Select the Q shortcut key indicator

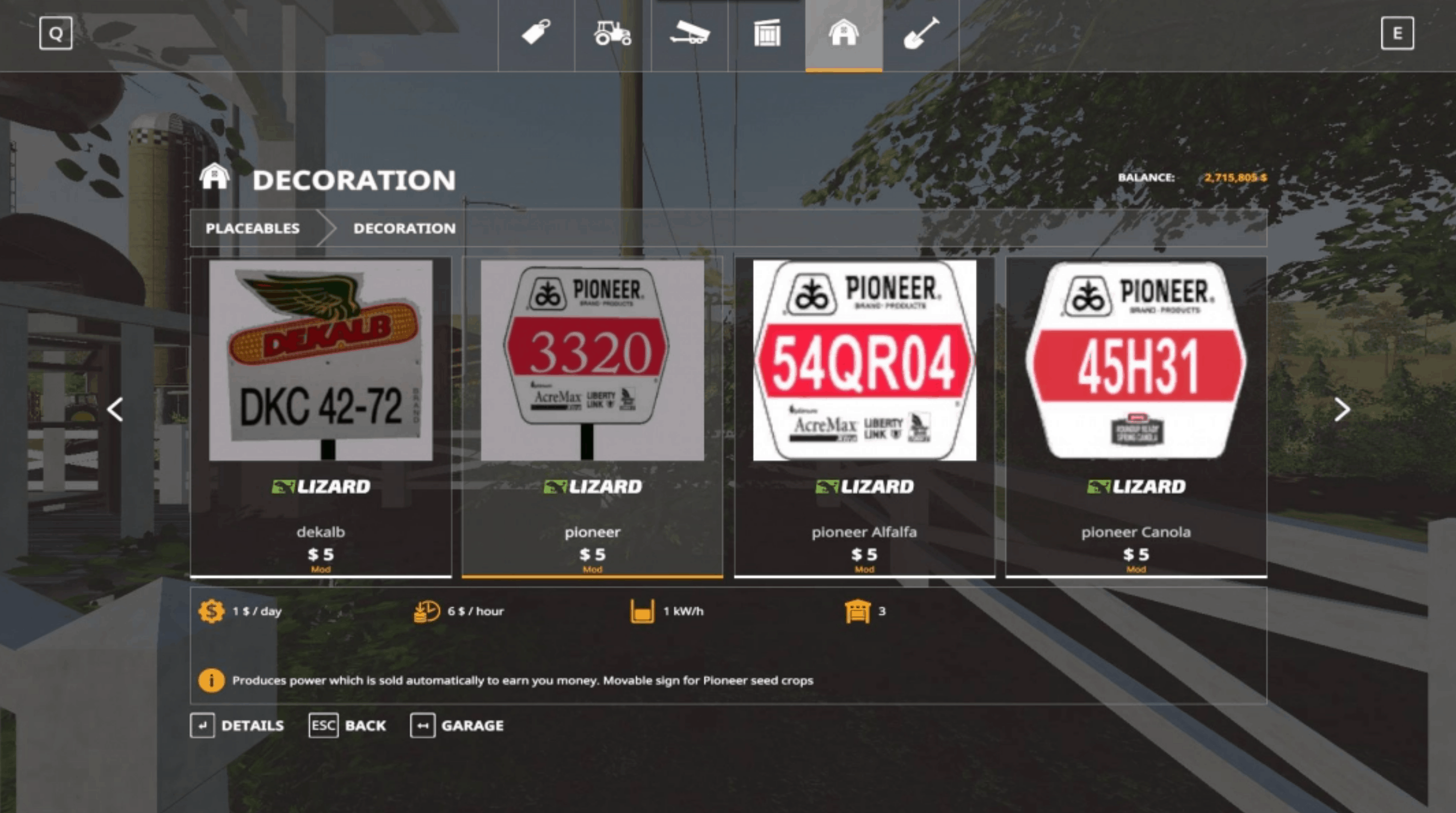tap(56, 33)
